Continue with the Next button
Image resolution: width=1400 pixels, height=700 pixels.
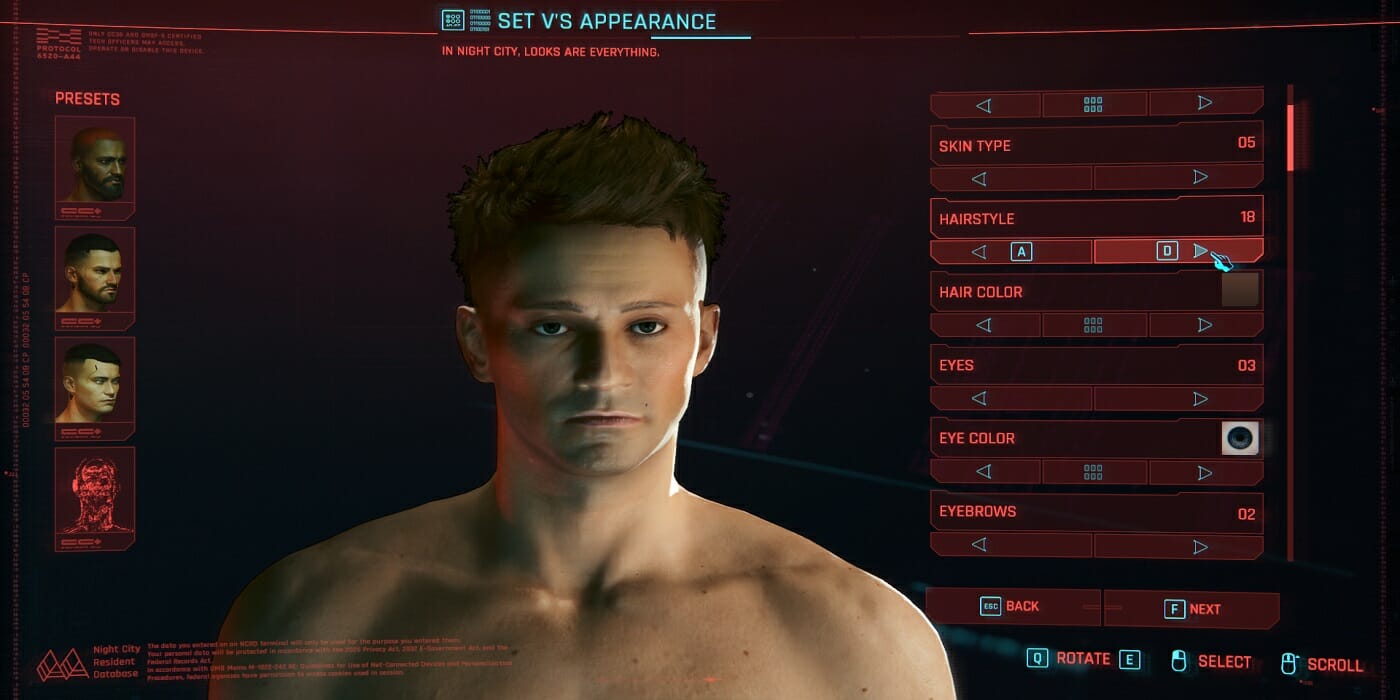[1192, 609]
